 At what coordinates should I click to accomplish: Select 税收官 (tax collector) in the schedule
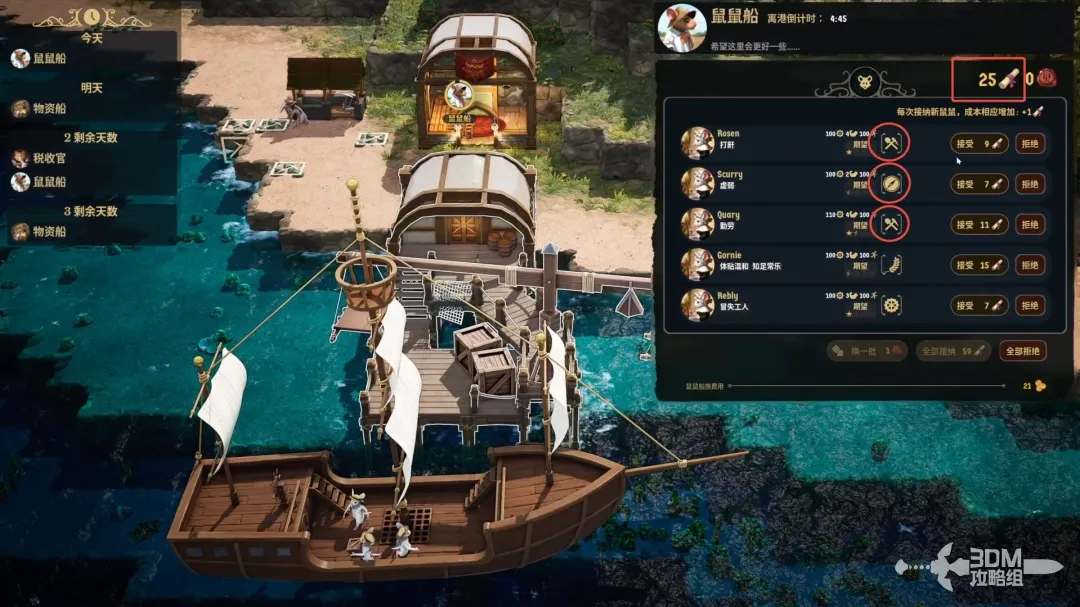click(52, 158)
